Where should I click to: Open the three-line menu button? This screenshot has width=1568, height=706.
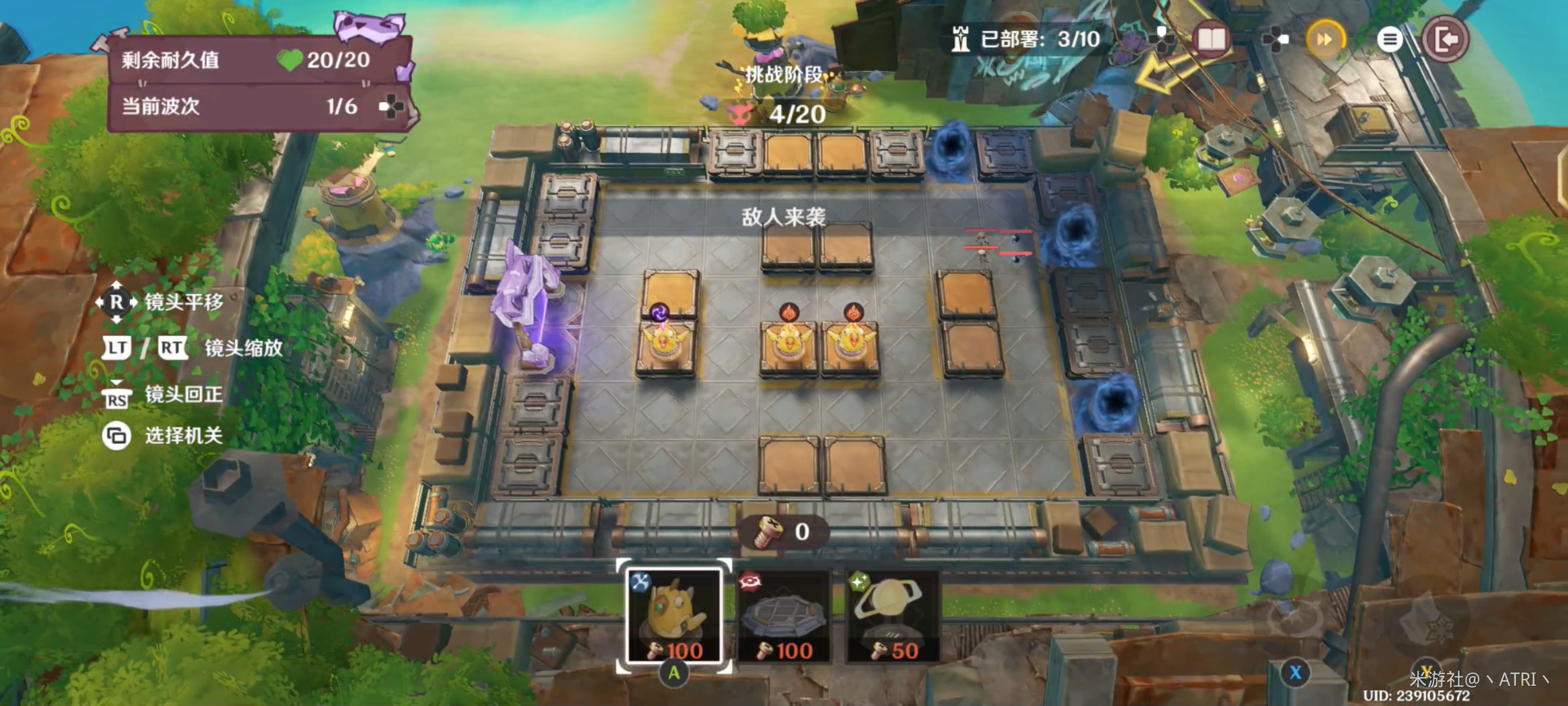point(1389,40)
